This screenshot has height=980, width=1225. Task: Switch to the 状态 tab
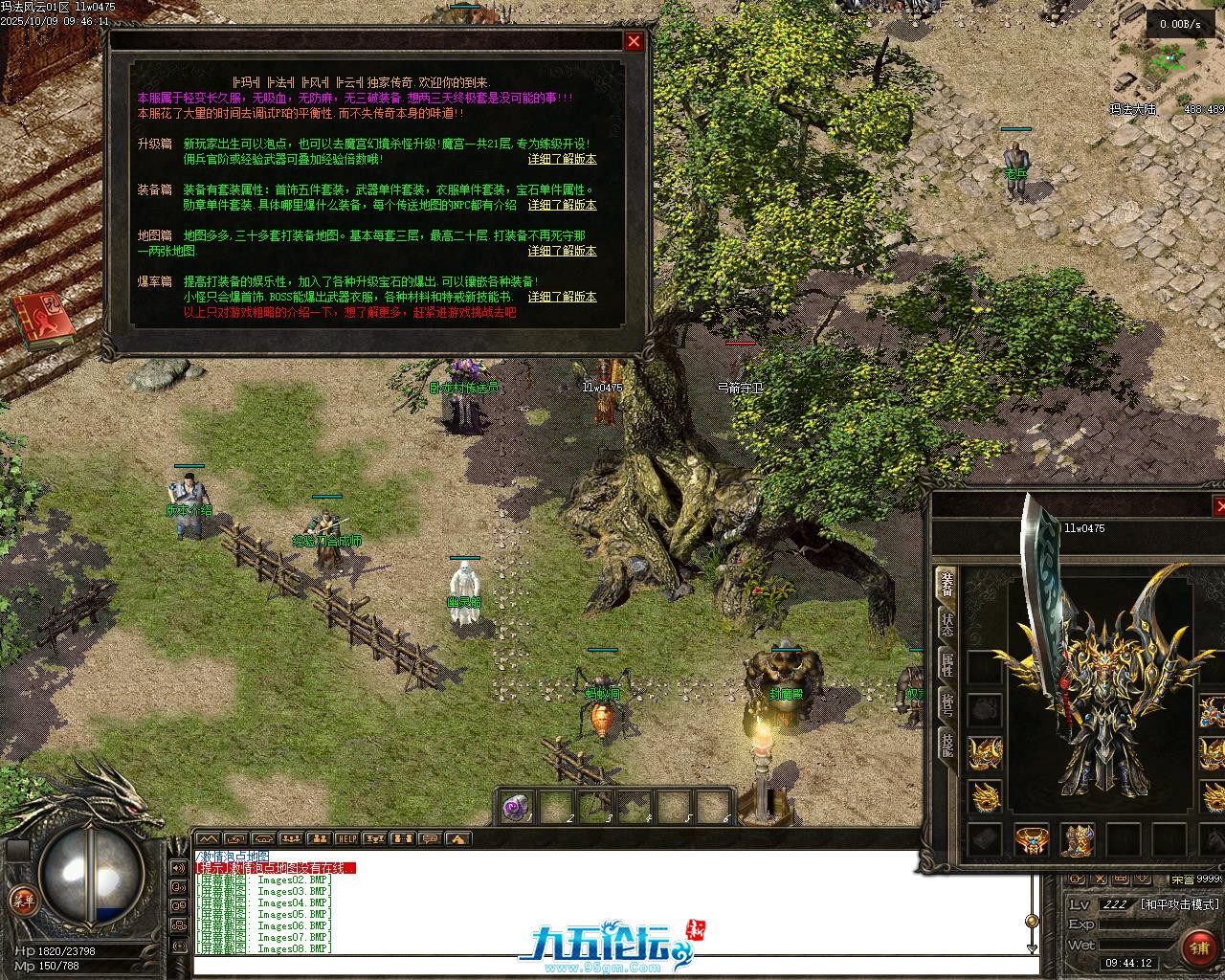(947, 625)
